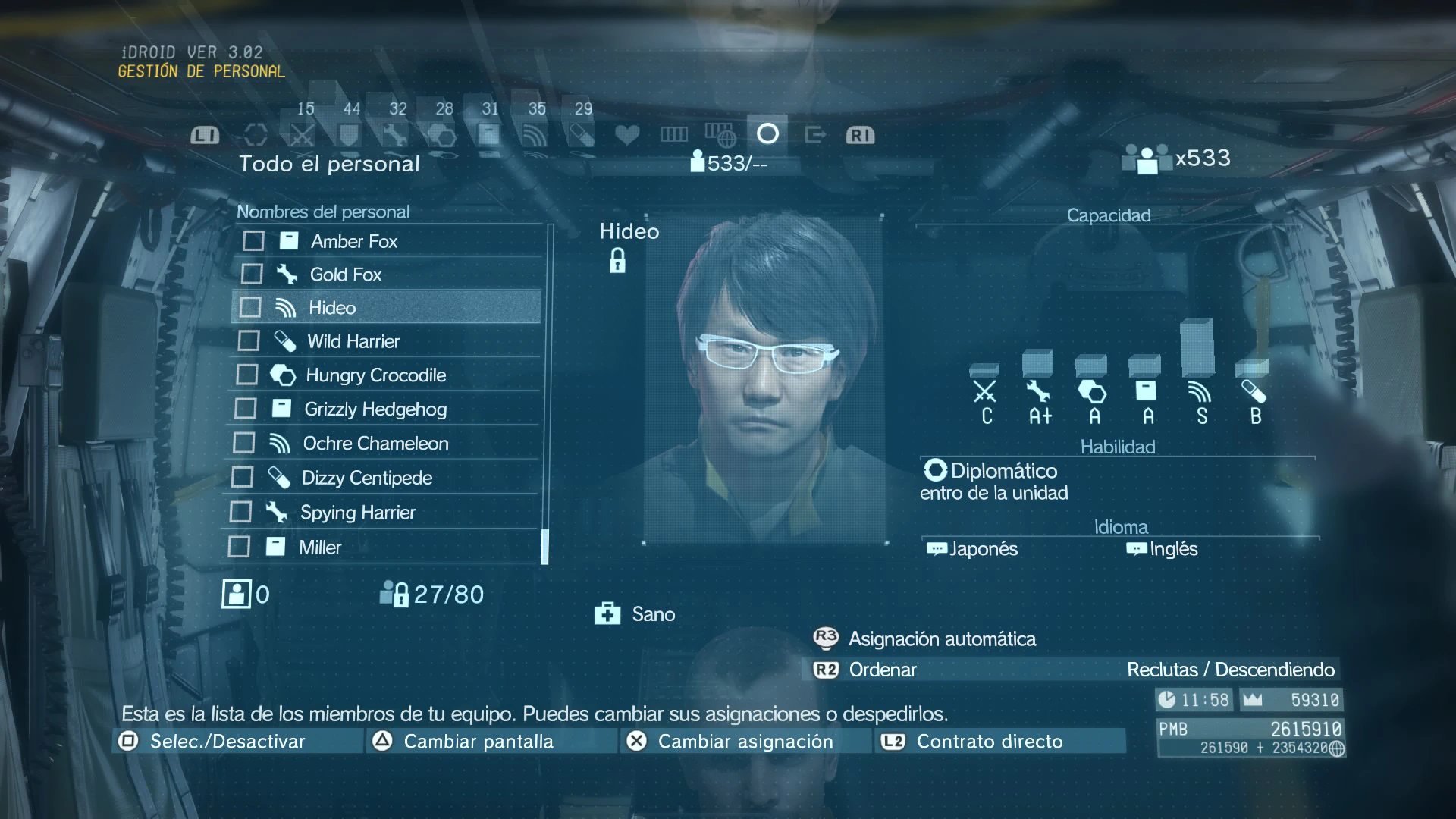The width and height of the screenshot is (1456, 819).
Task: Mark the Dizzy Centipede checkbox
Action: click(242, 478)
